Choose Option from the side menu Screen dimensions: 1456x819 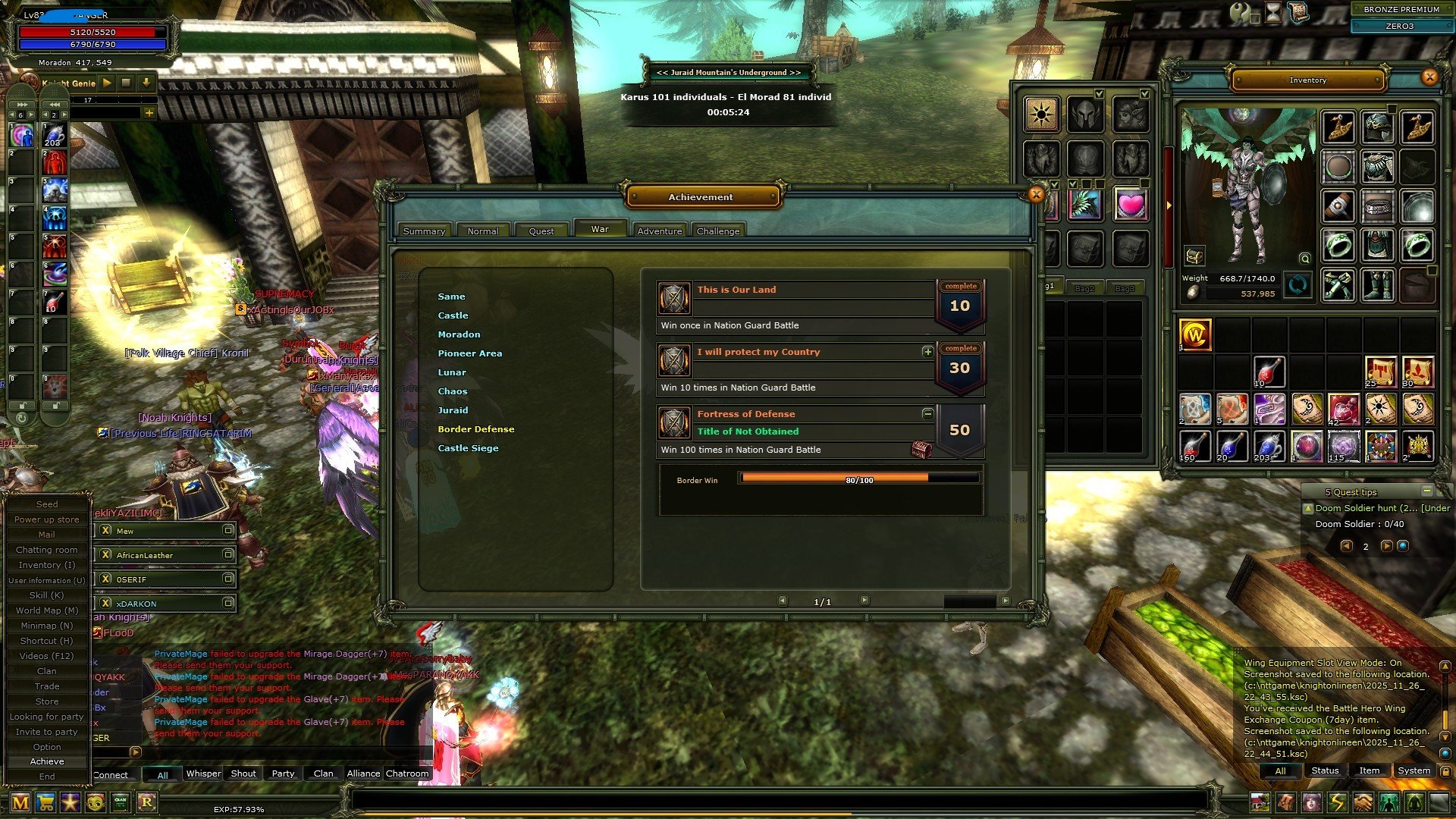pos(47,747)
